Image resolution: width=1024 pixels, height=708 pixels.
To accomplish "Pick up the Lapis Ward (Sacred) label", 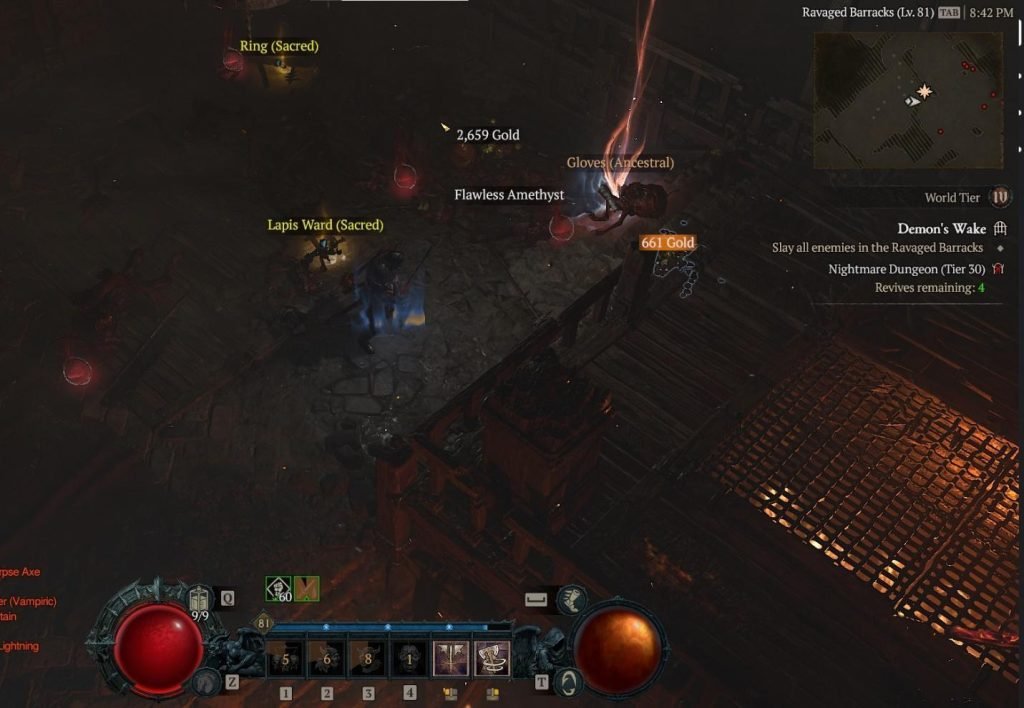I will [325, 225].
